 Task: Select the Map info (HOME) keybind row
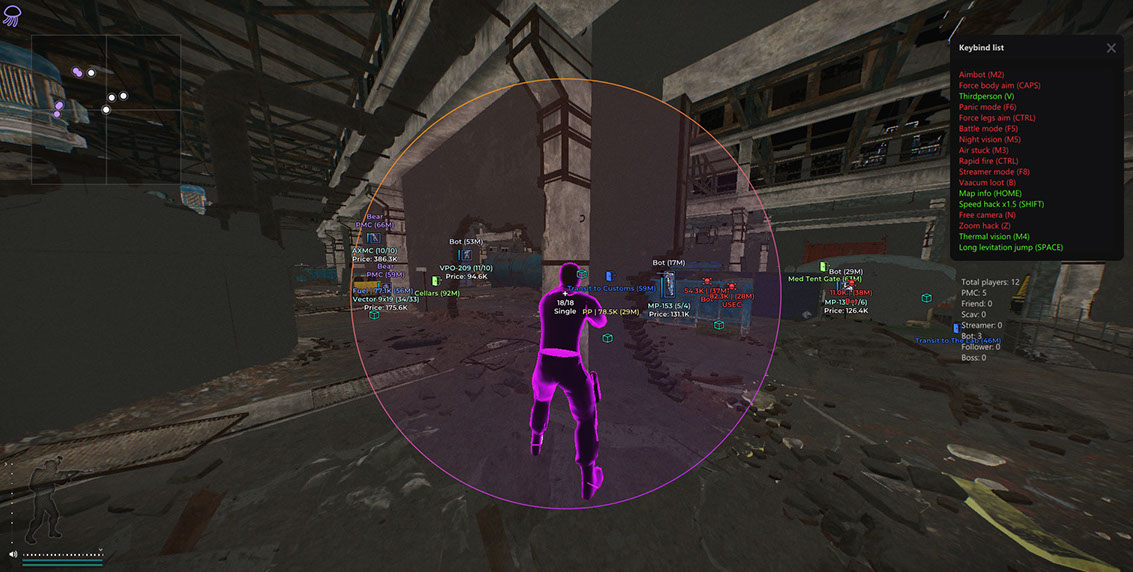990,193
